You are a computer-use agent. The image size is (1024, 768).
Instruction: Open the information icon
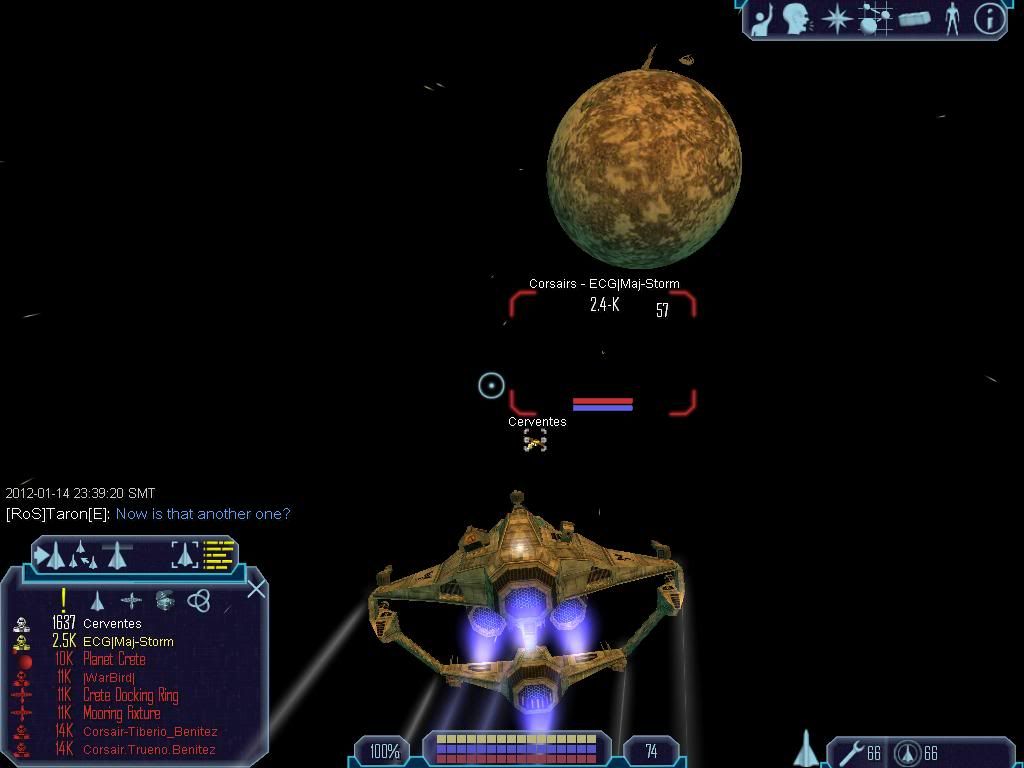(989, 19)
